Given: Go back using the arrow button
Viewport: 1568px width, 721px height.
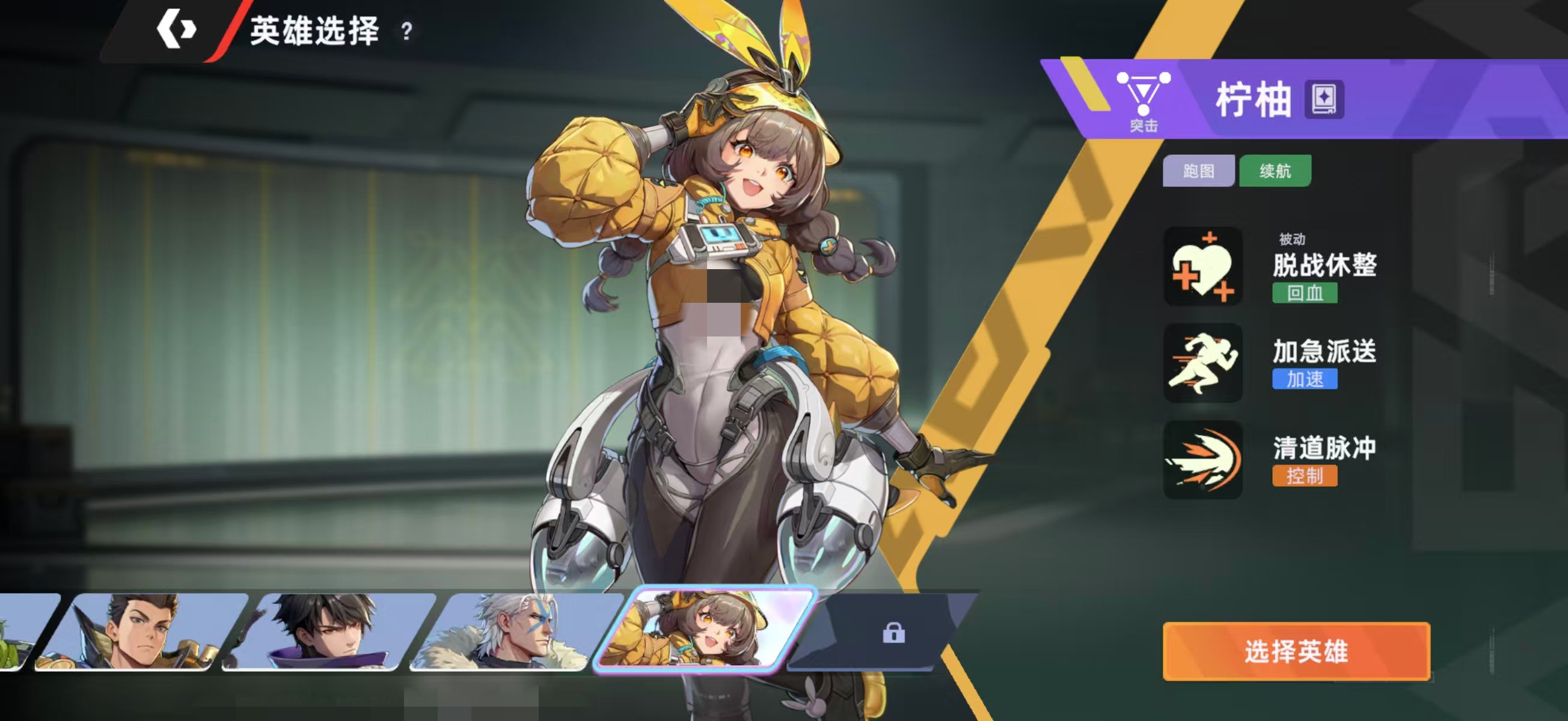Looking at the screenshot, I should tap(176, 29).
